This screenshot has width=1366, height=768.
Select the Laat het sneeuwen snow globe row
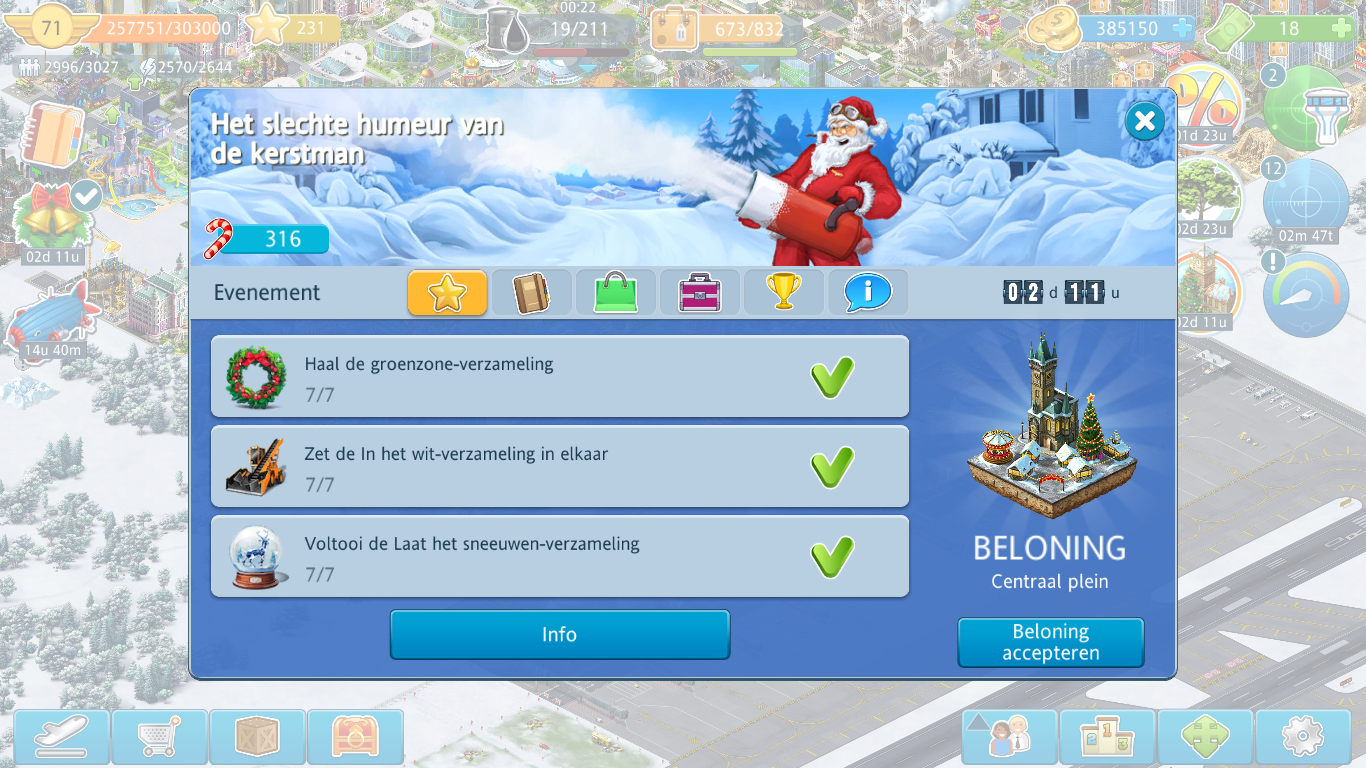click(x=559, y=557)
